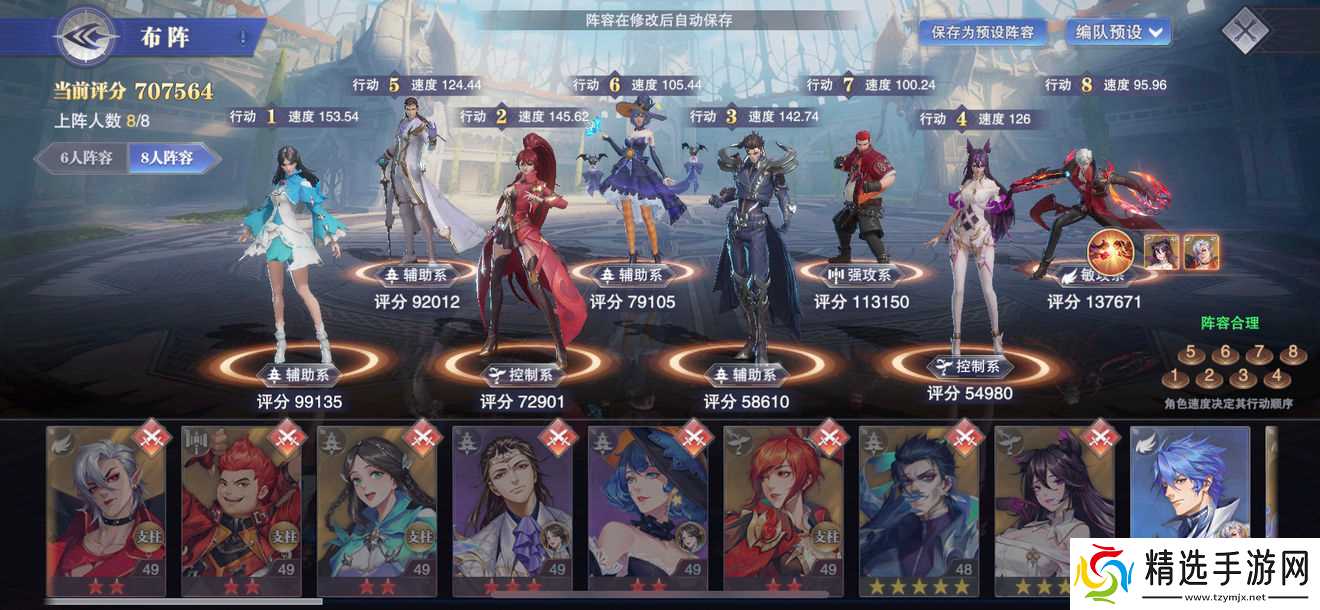Image resolution: width=1320 pixels, height=610 pixels.
Task: Expand the 编队预设 dropdown
Action: (x=1118, y=32)
